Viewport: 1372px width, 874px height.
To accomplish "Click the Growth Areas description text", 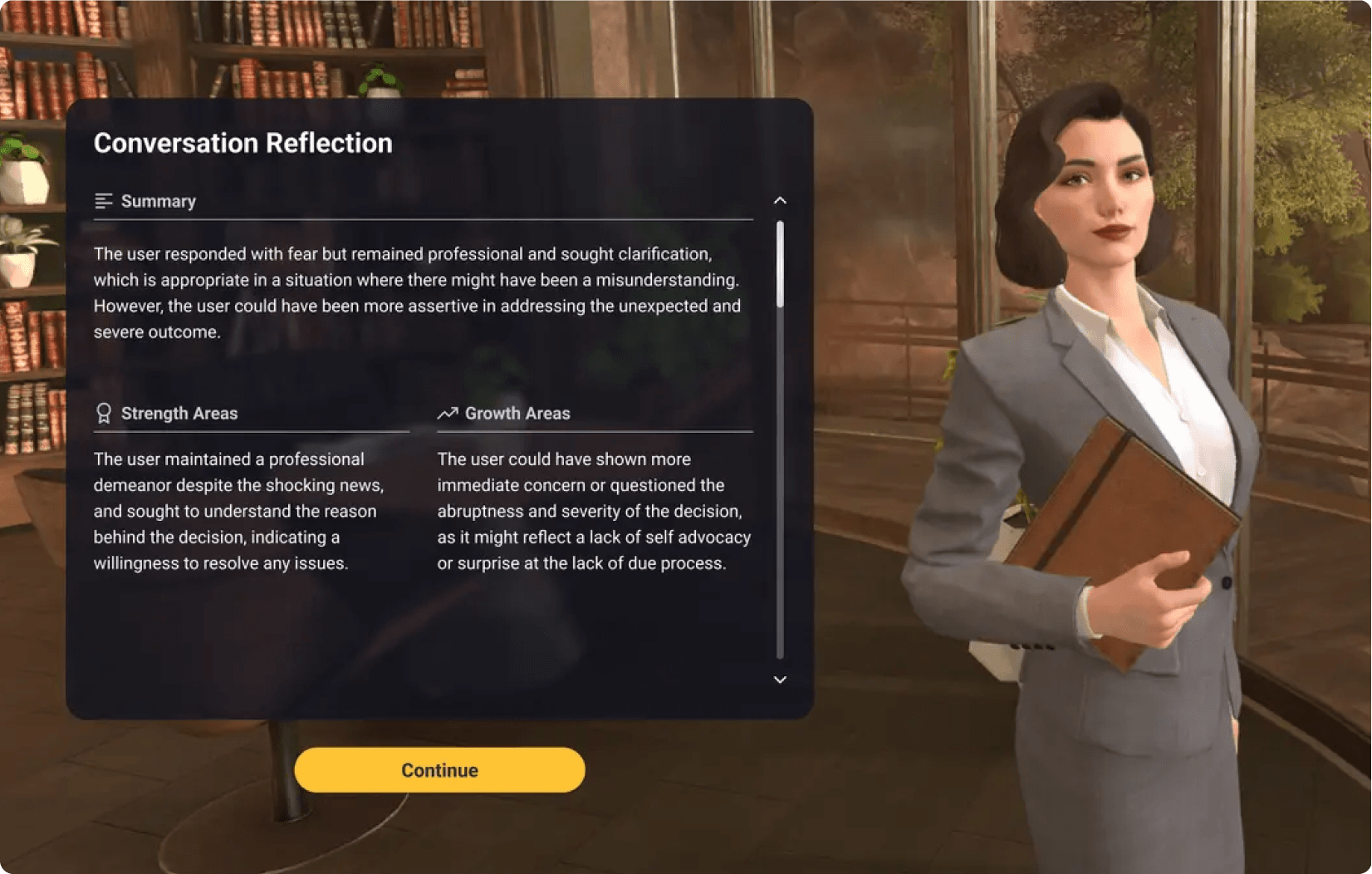I will pyautogui.click(x=593, y=511).
